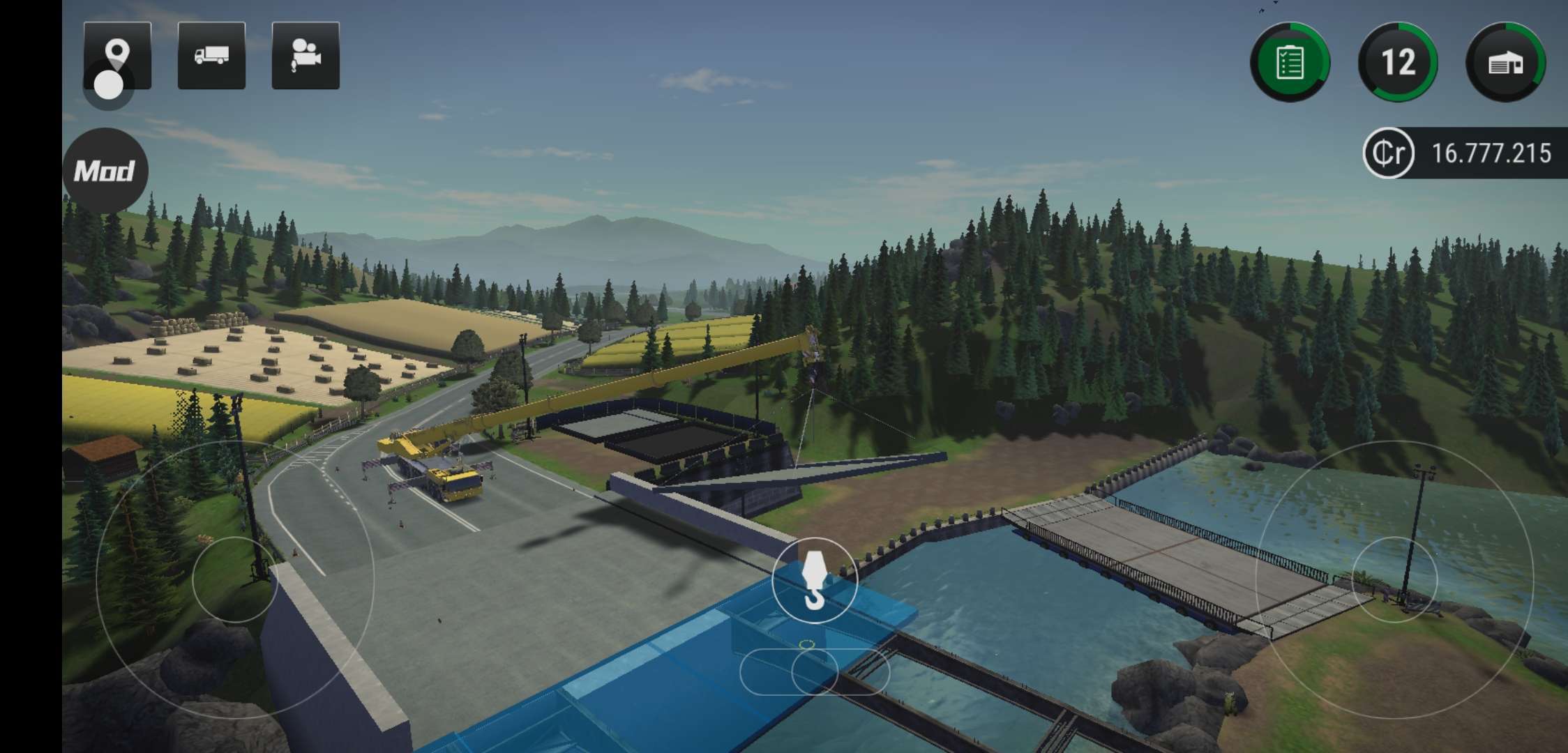The height and width of the screenshot is (753, 1568).
Task: Tap the crane hook button
Action: pyautogui.click(x=814, y=580)
